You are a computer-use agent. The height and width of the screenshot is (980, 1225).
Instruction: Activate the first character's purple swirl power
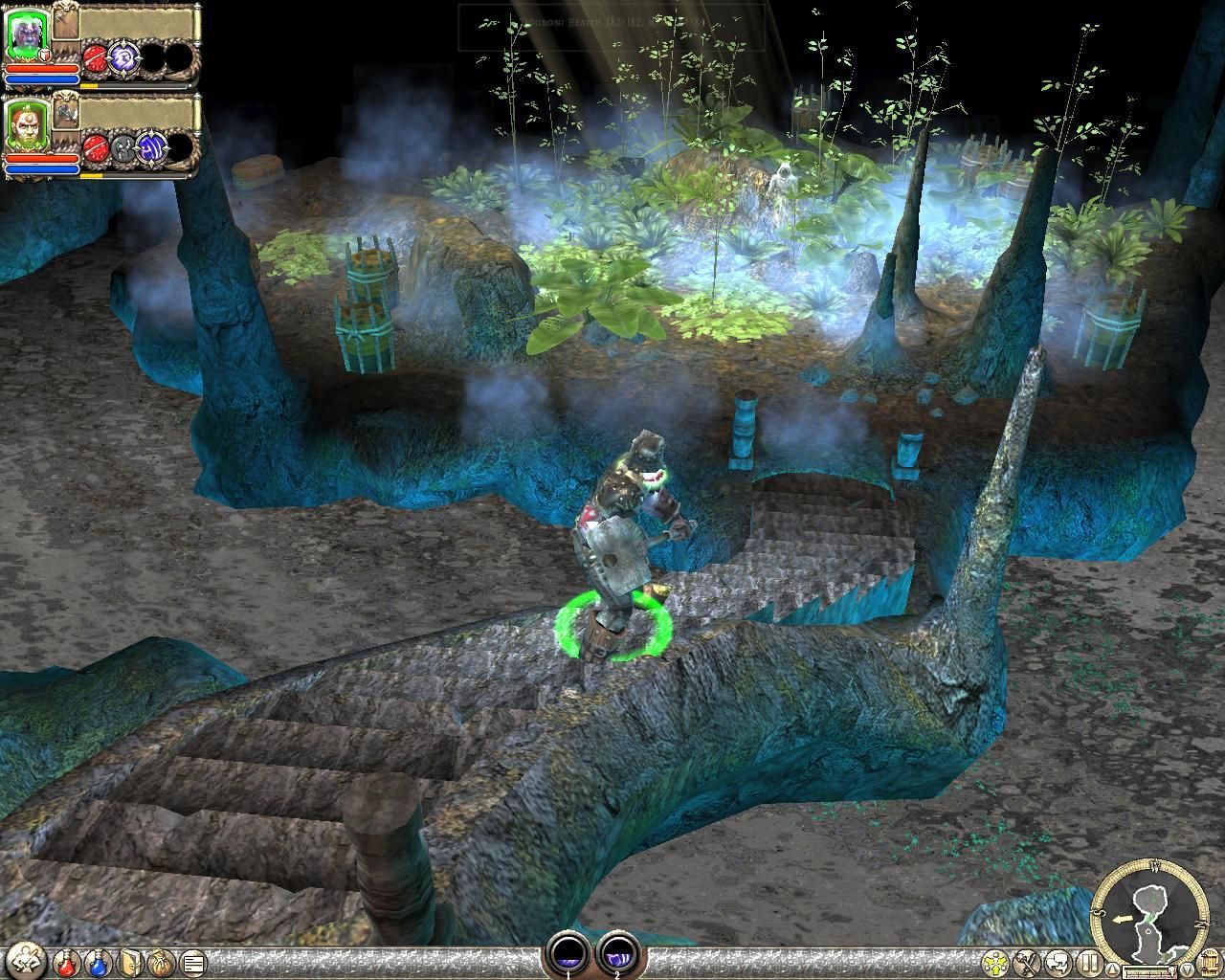pyautogui.click(x=123, y=56)
